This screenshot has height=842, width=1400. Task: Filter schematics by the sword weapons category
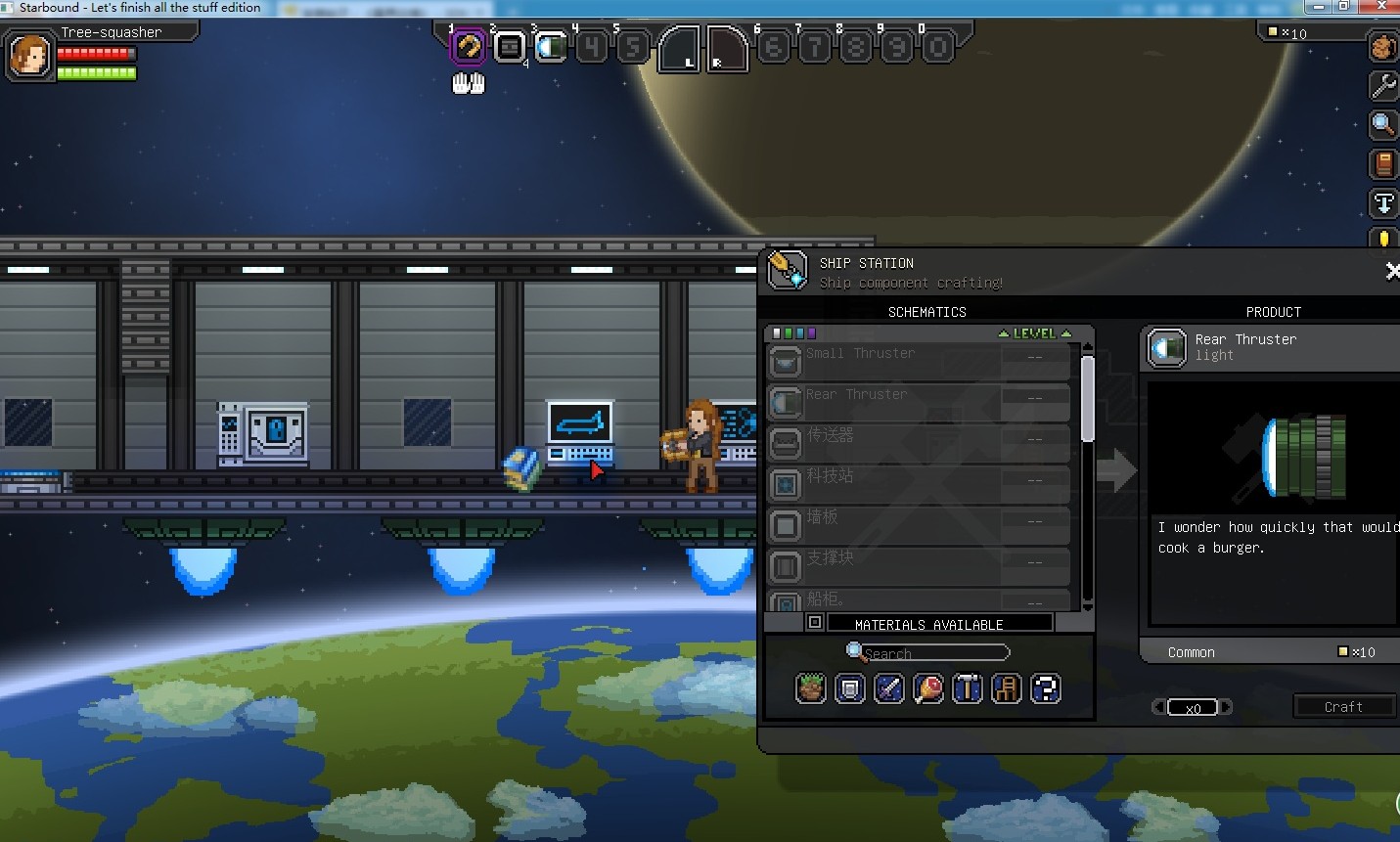(888, 689)
